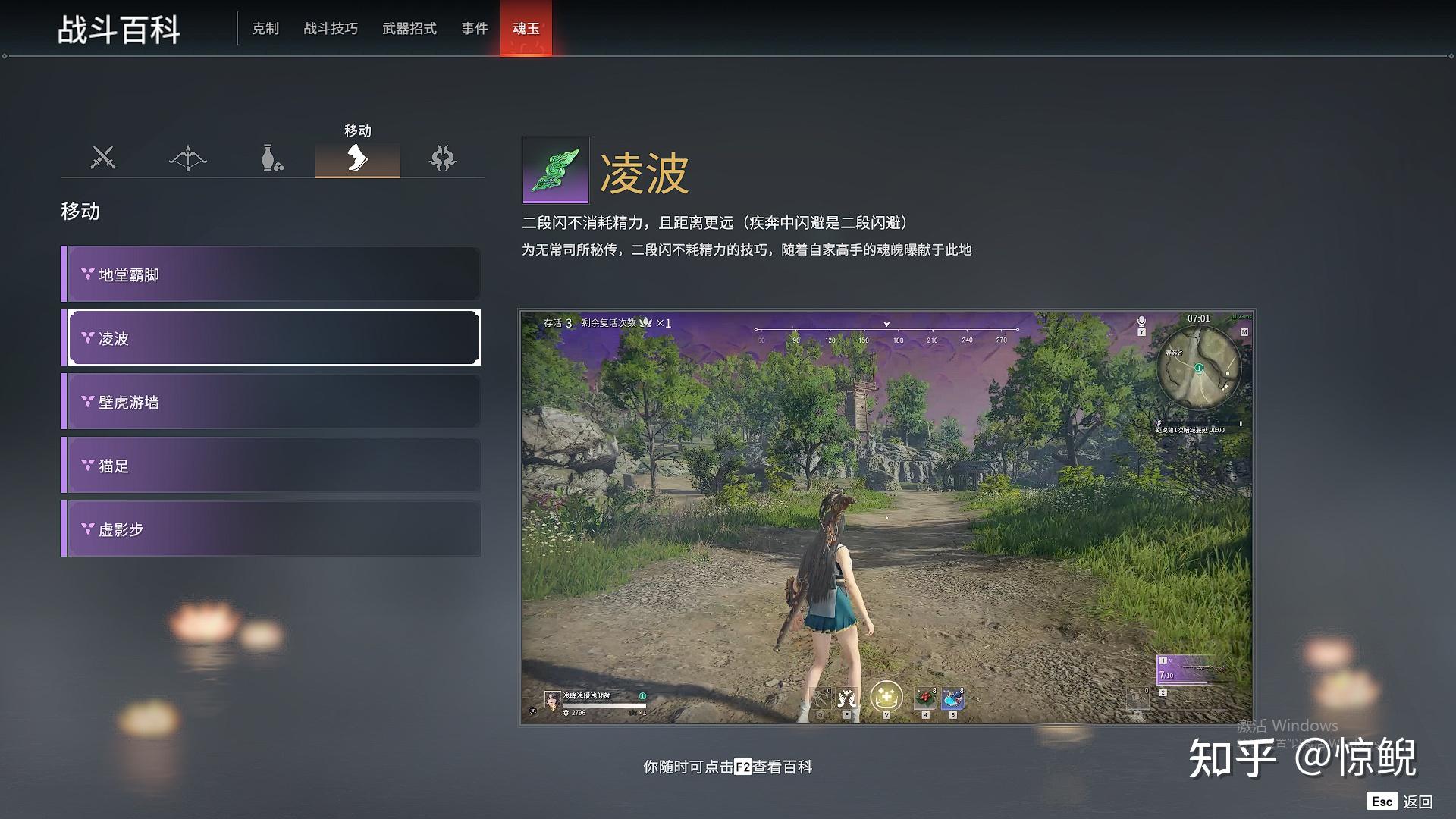View the 虚影步 entry
Screen dimensions: 1456x819
(271, 529)
